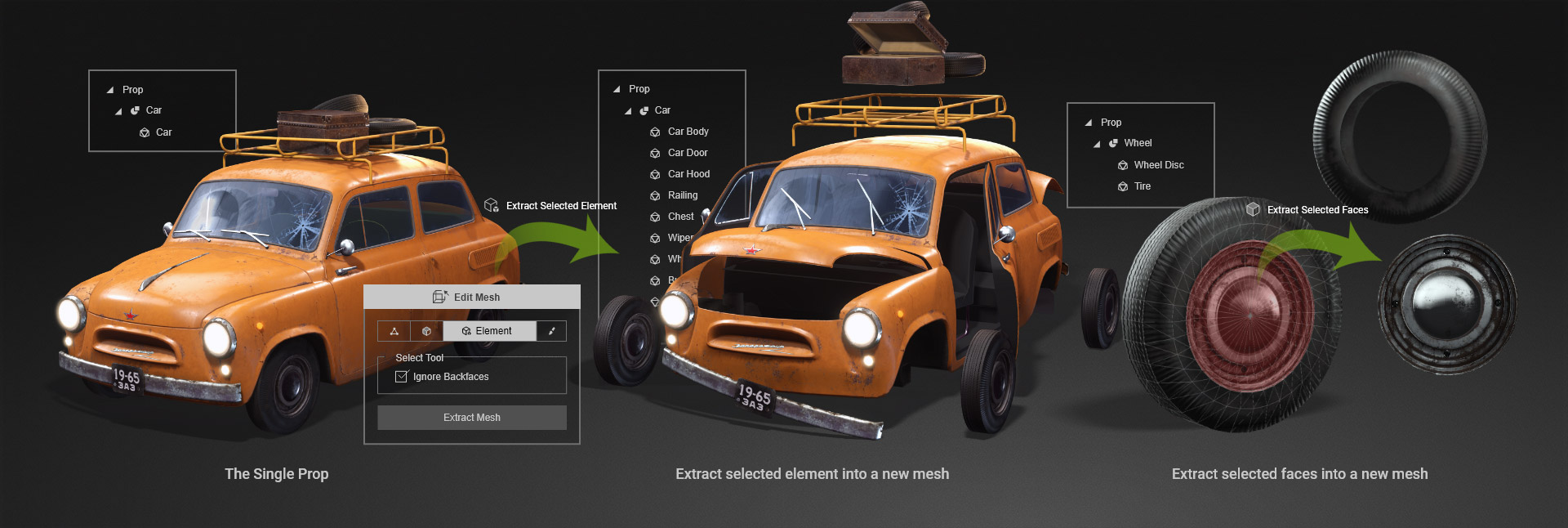Toggle the Ignore Backfaces checkbox

[401, 377]
